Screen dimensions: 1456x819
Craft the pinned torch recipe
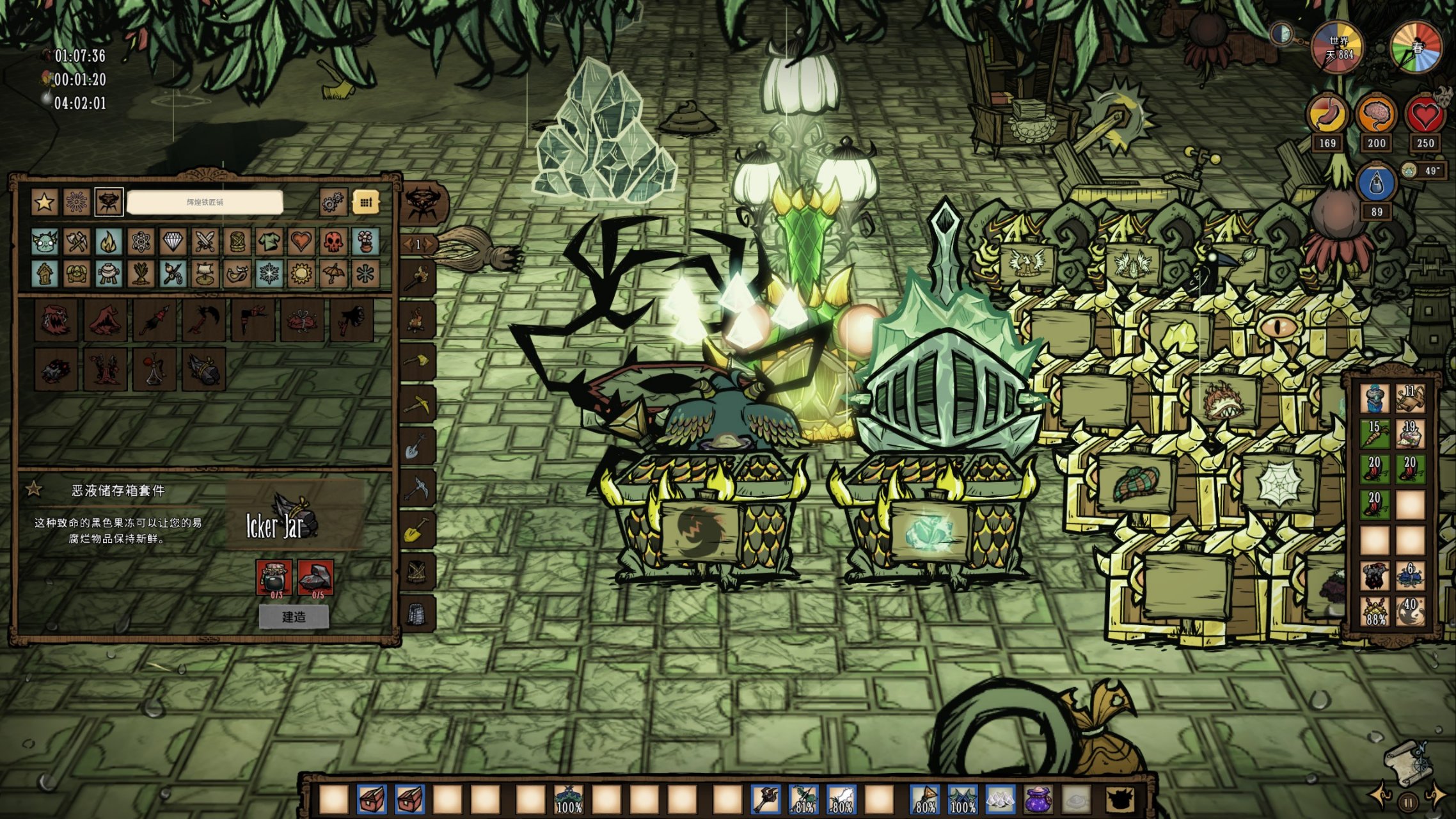418,278
